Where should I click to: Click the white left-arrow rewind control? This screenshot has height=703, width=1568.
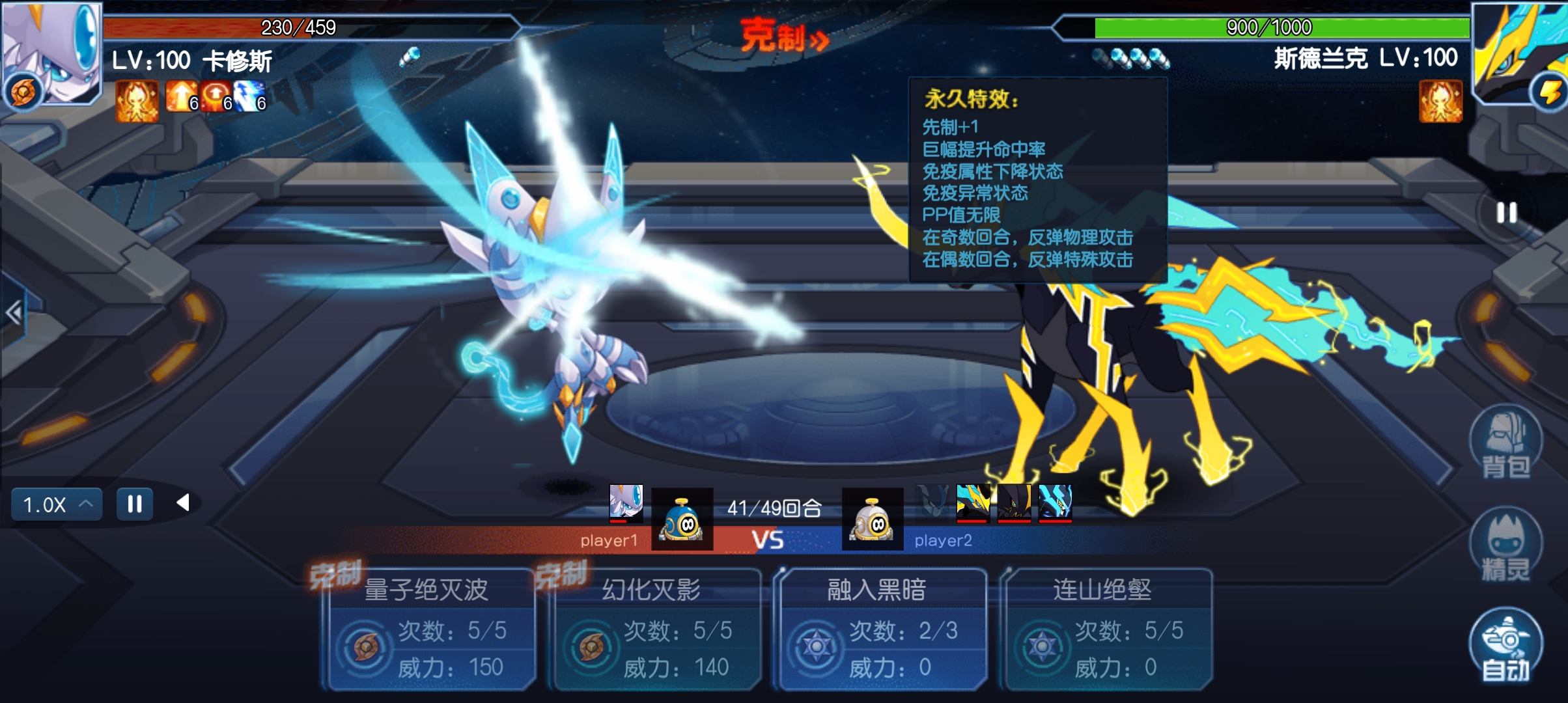coord(183,503)
